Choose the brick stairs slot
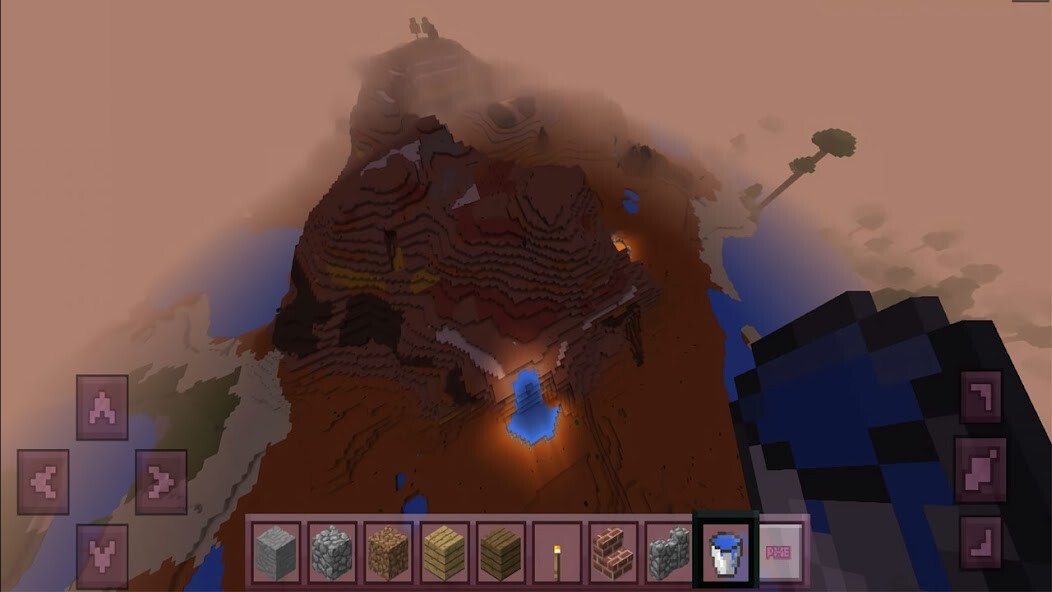 pyautogui.click(x=613, y=550)
